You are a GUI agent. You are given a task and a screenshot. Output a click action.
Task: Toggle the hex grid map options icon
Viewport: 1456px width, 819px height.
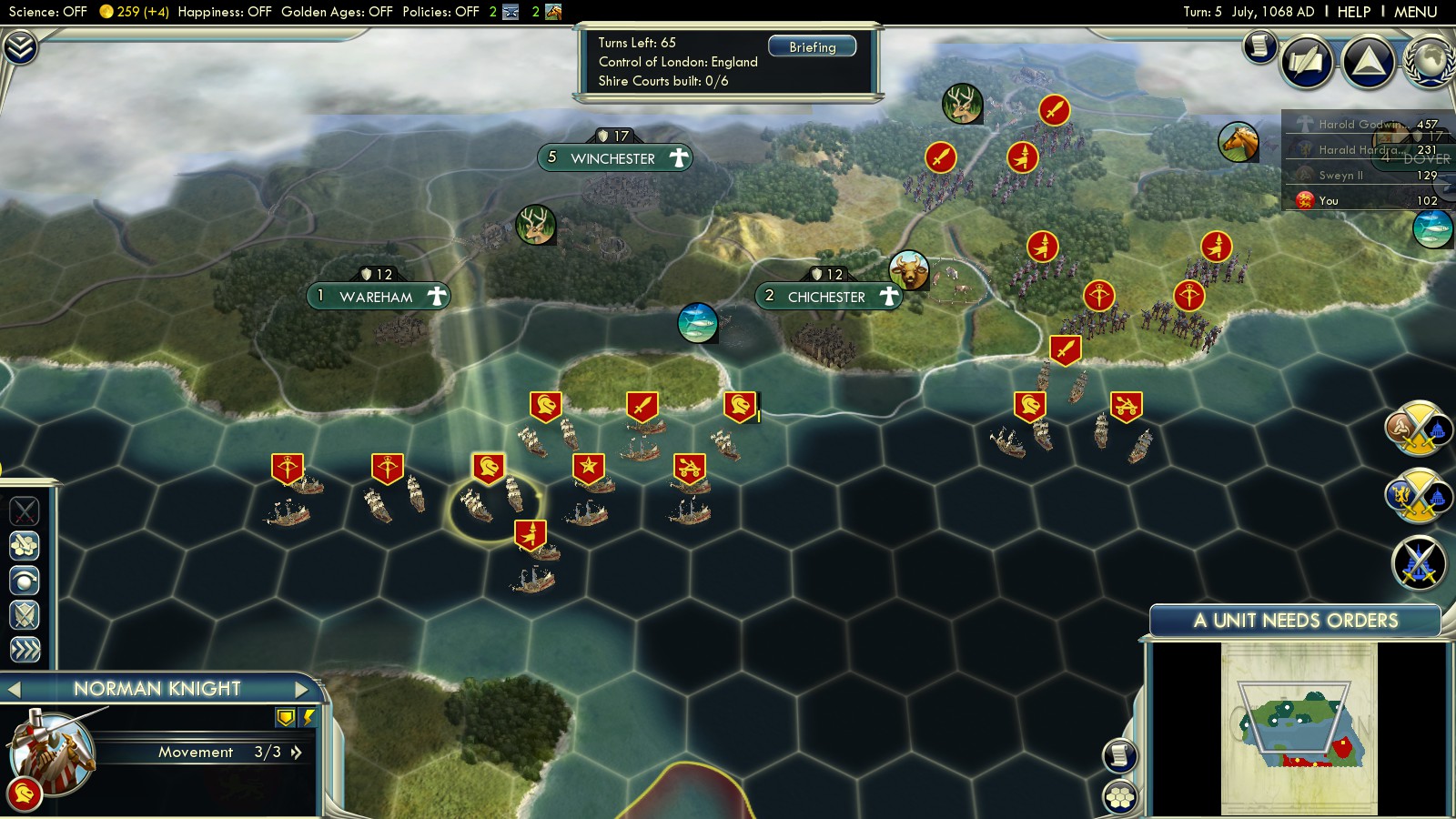coord(1120,797)
